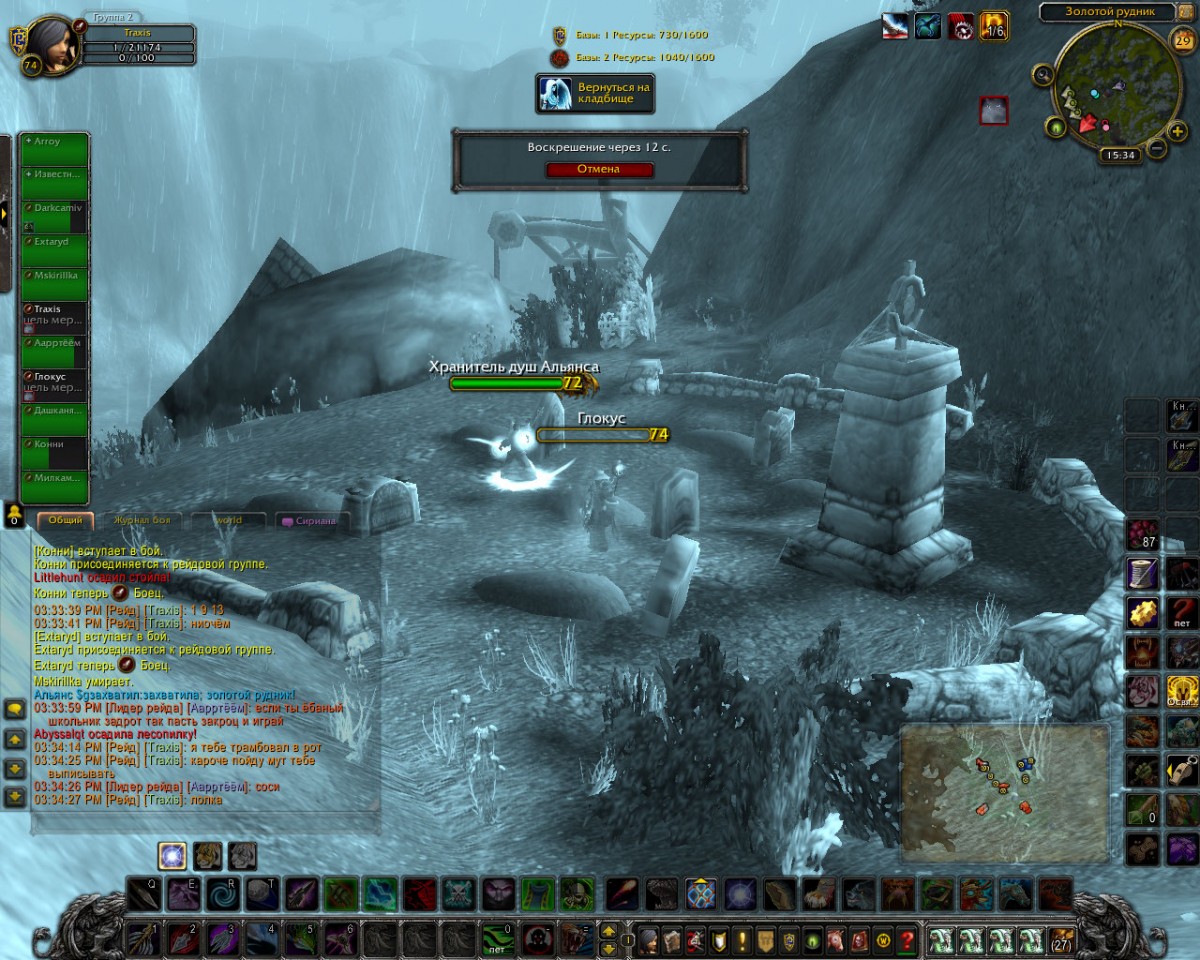Select Конни in the raid frames
This screenshot has width=1200, height=960.
[x=54, y=453]
